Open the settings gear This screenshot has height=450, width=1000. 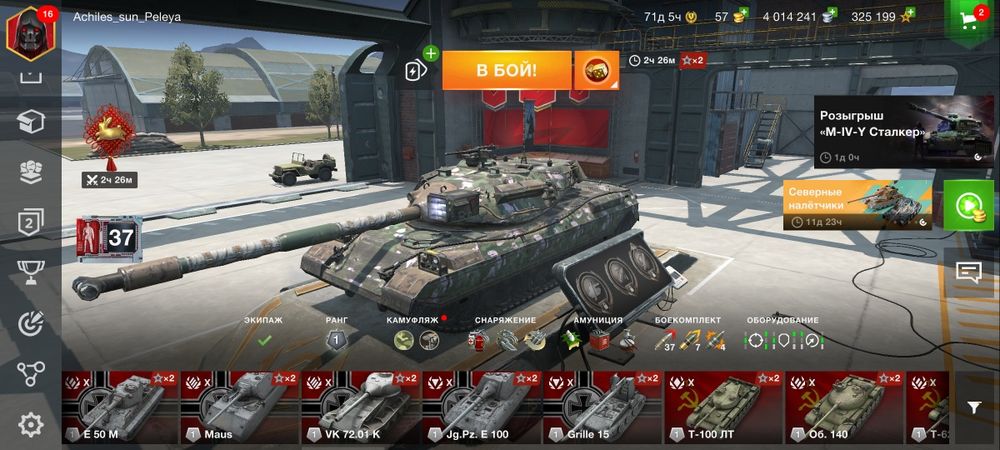(30, 425)
